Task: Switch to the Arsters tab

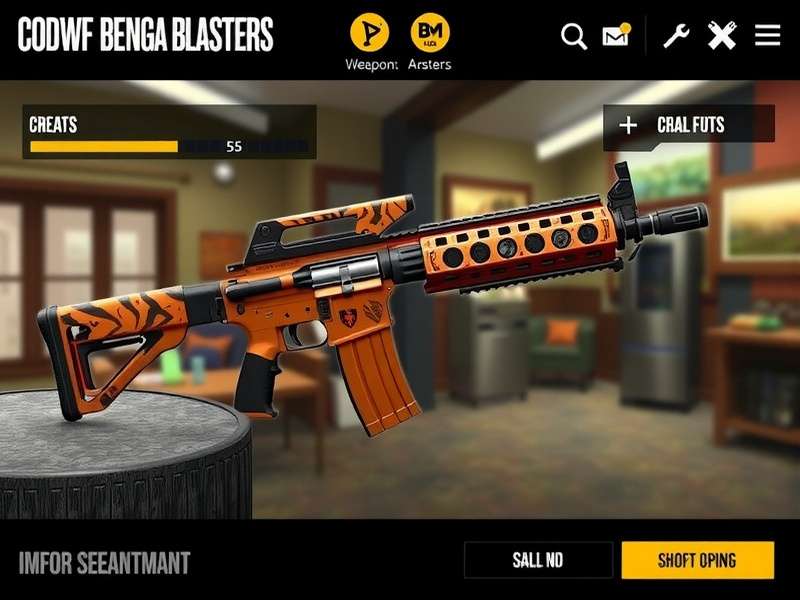Action: click(x=430, y=33)
